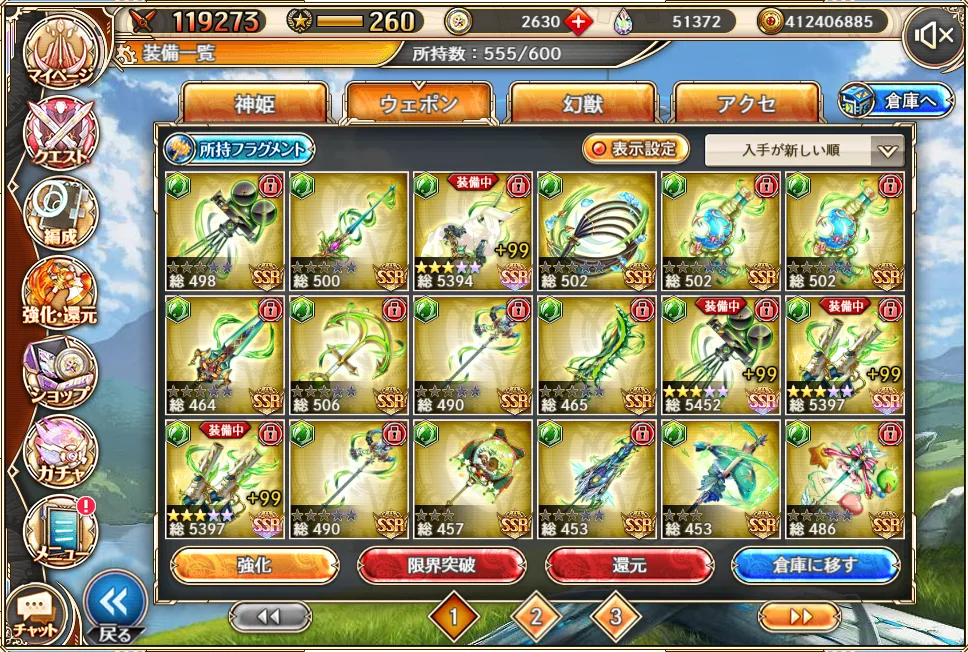Click the orange 強化 enhance button
The image size is (968, 652).
[x=253, y=565]
